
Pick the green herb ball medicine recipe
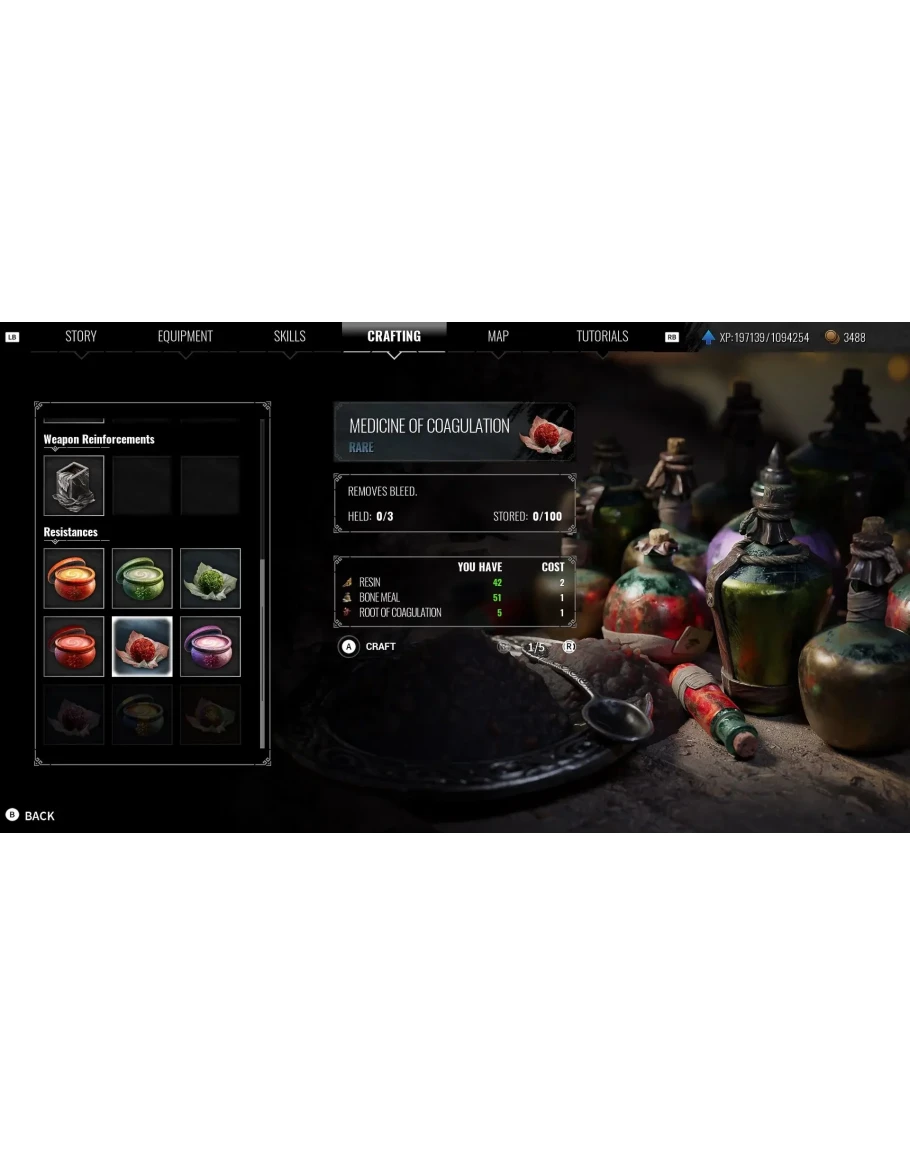(x=210, y=578)
